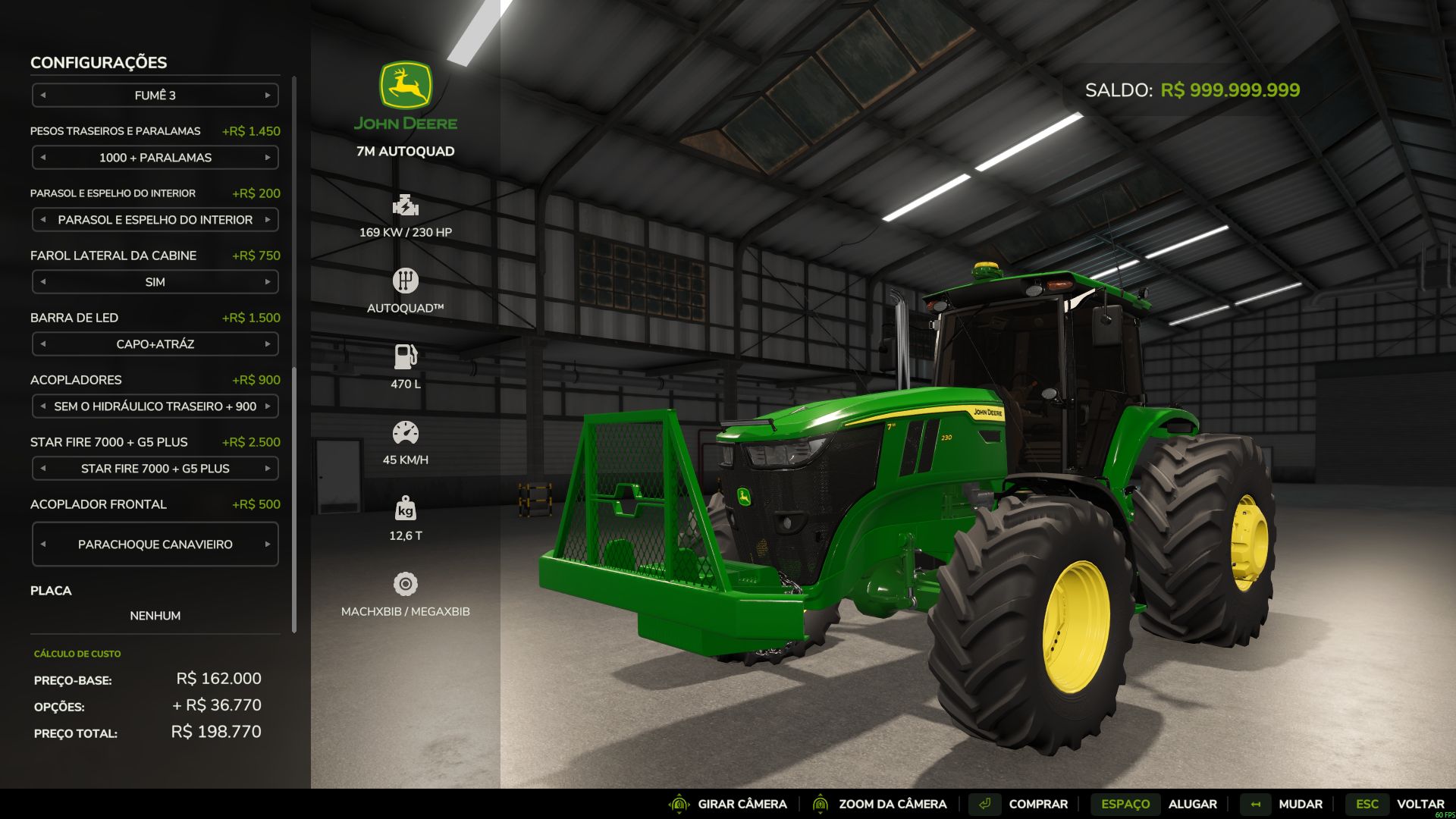Cycle PESOS TRASEIROS to previous option with left arrow

[x=42, y=157]
